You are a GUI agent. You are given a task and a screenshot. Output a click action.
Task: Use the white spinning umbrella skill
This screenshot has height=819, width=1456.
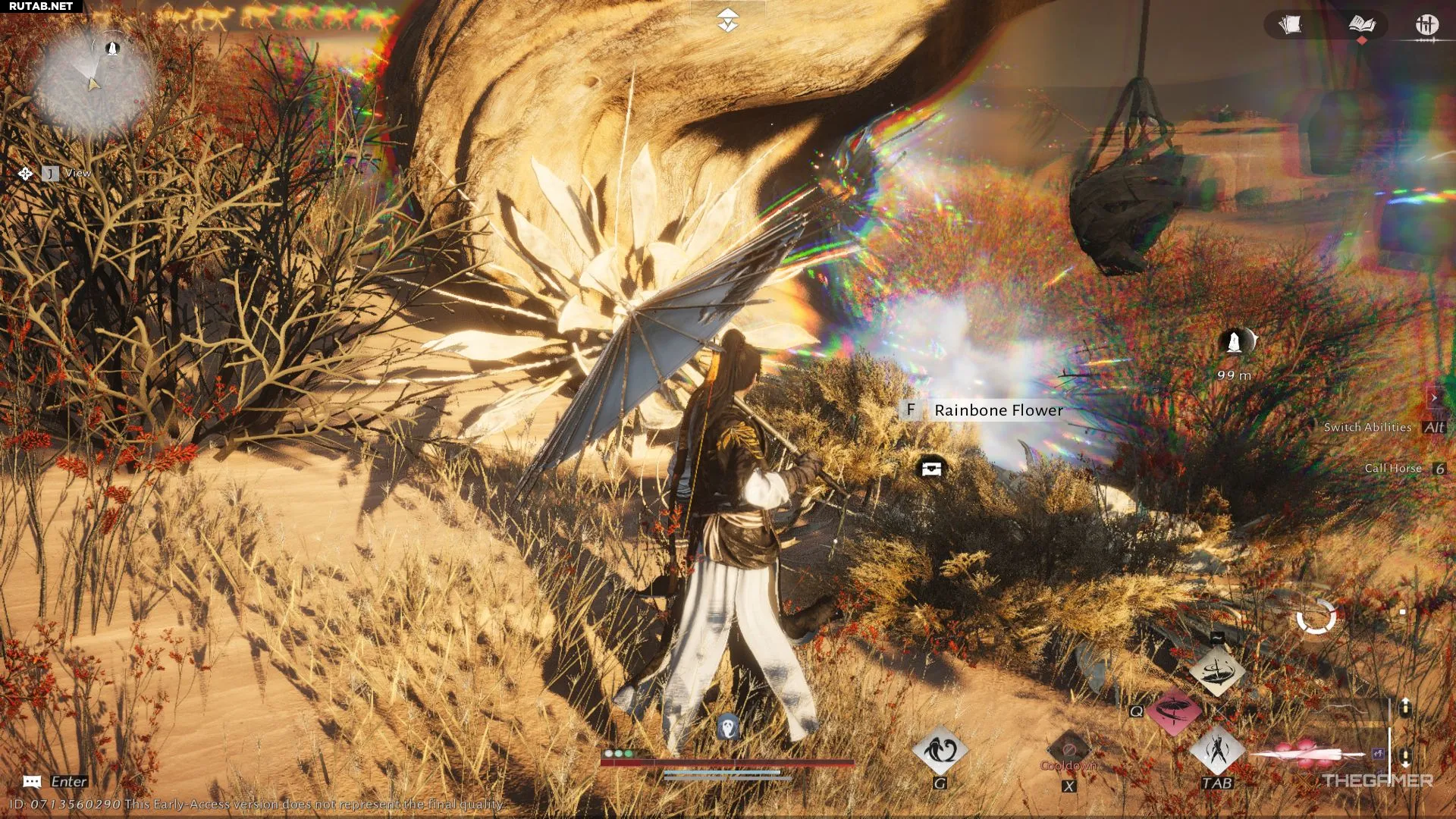(x=1216, y=672)
